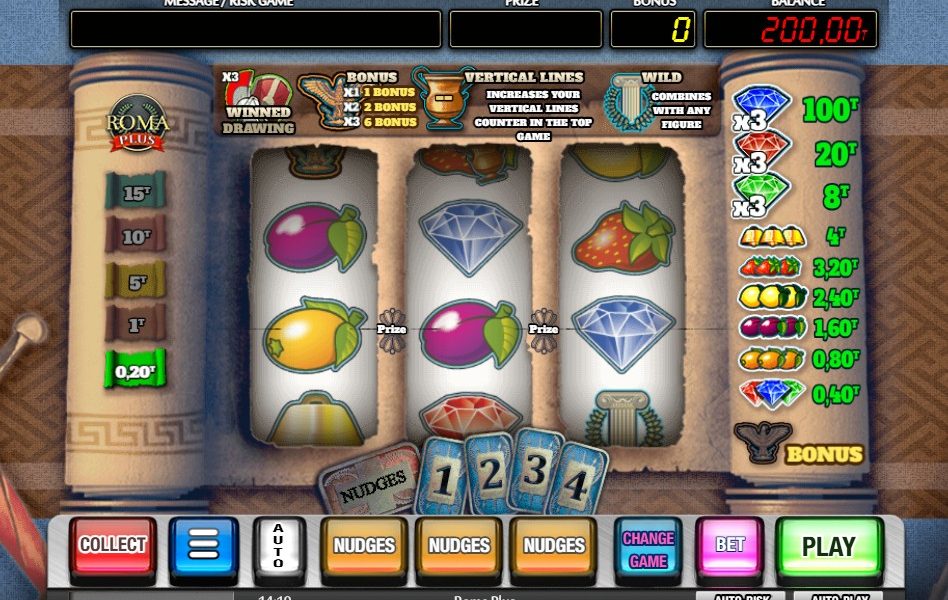This screenshot has height=600, width=948.
Task: Toggle the white AUTO button
Action: [x=278, y=546]
